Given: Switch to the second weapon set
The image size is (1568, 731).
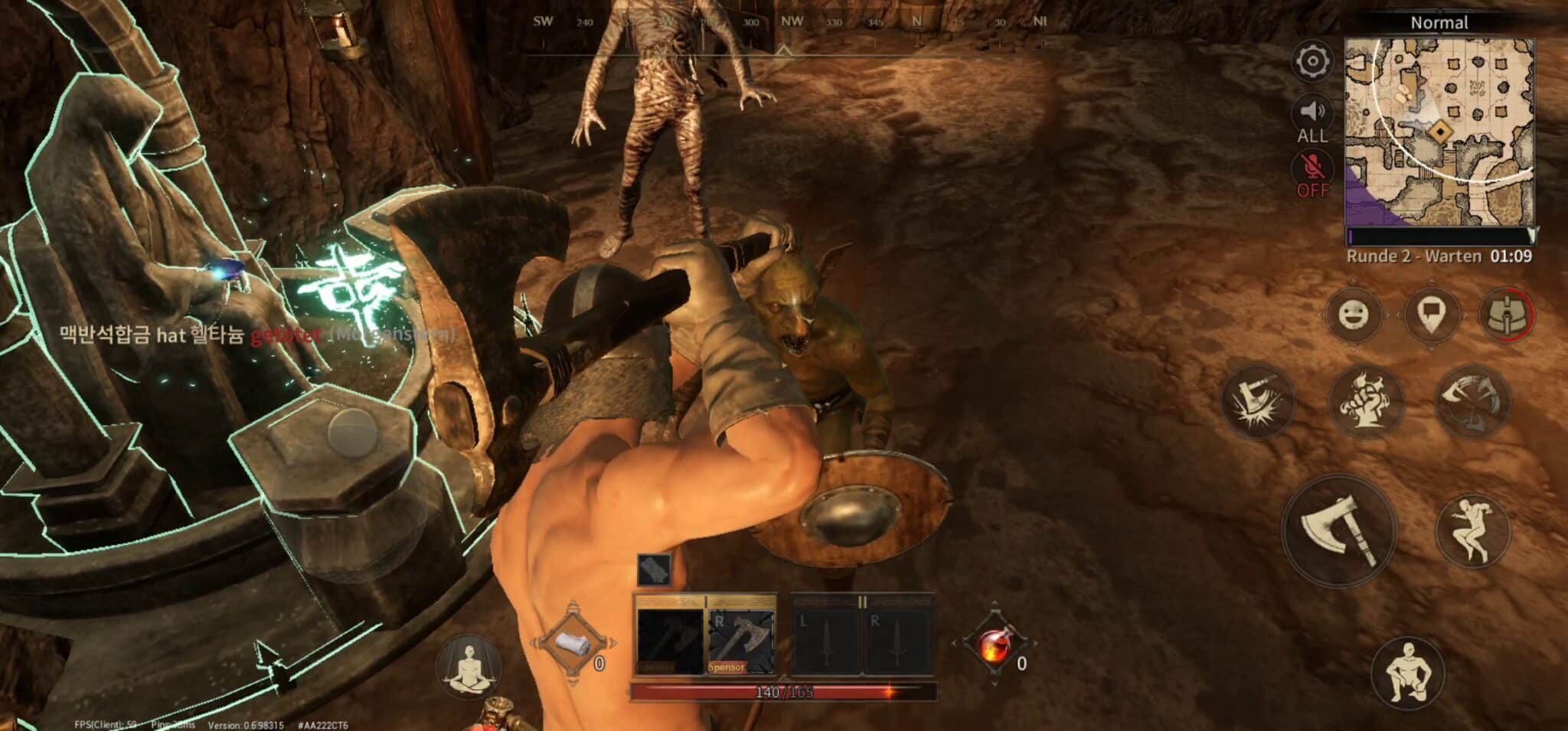Looking at the screenshot, I should coord(862,637).
